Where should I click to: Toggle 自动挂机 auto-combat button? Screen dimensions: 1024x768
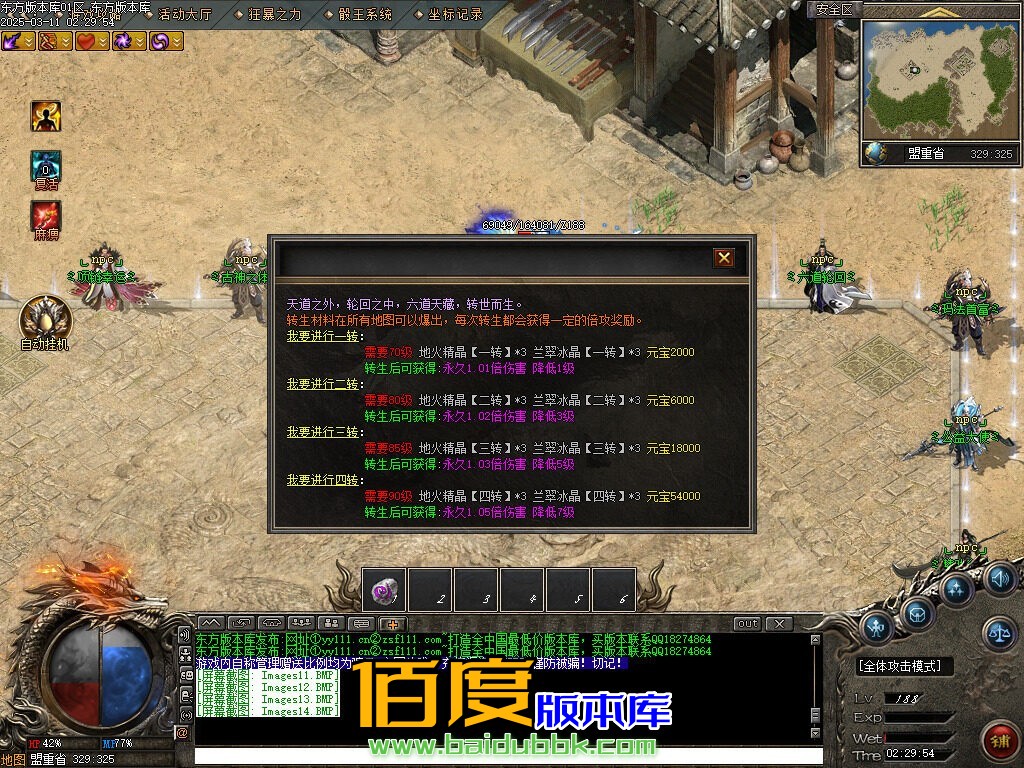pyautogui.click(x=45, y=318)
